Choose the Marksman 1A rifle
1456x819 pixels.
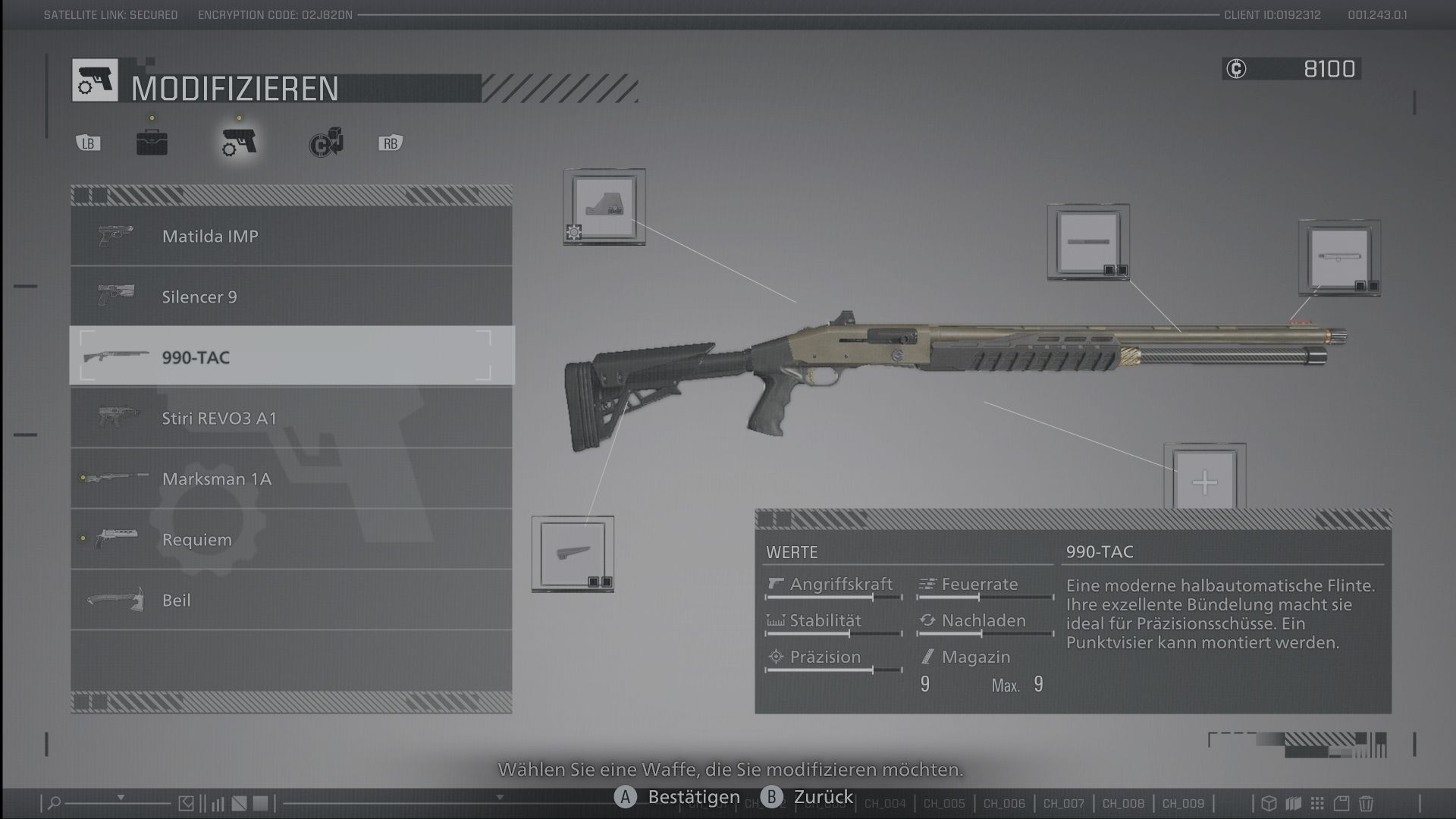pyautogui.click(x=291, y=479)
